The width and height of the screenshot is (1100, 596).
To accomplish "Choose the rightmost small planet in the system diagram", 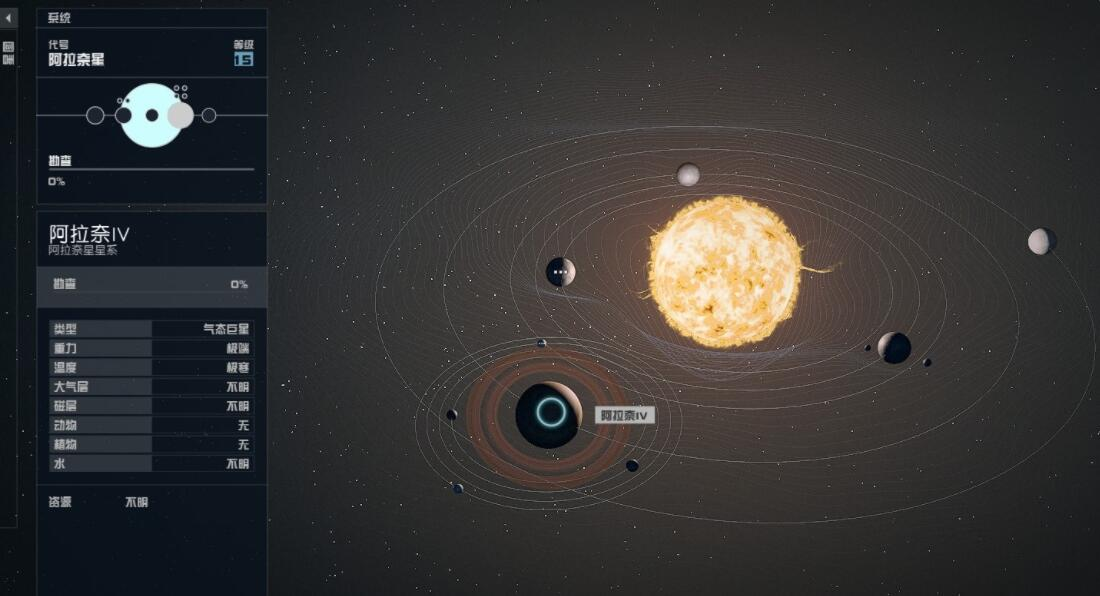I will coord(209,115).
